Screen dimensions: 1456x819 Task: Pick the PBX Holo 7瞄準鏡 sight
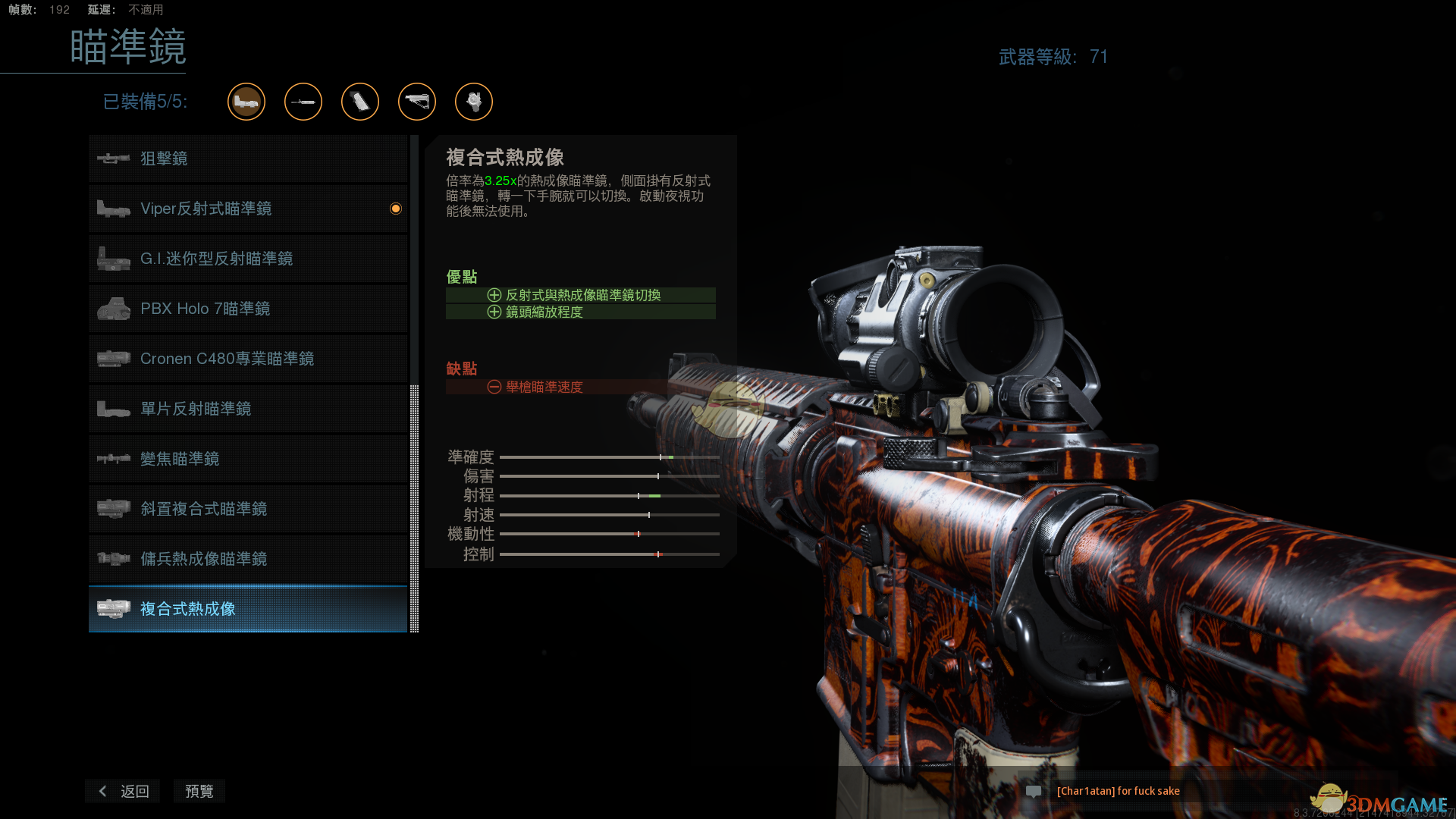click(x=248, y=309)
